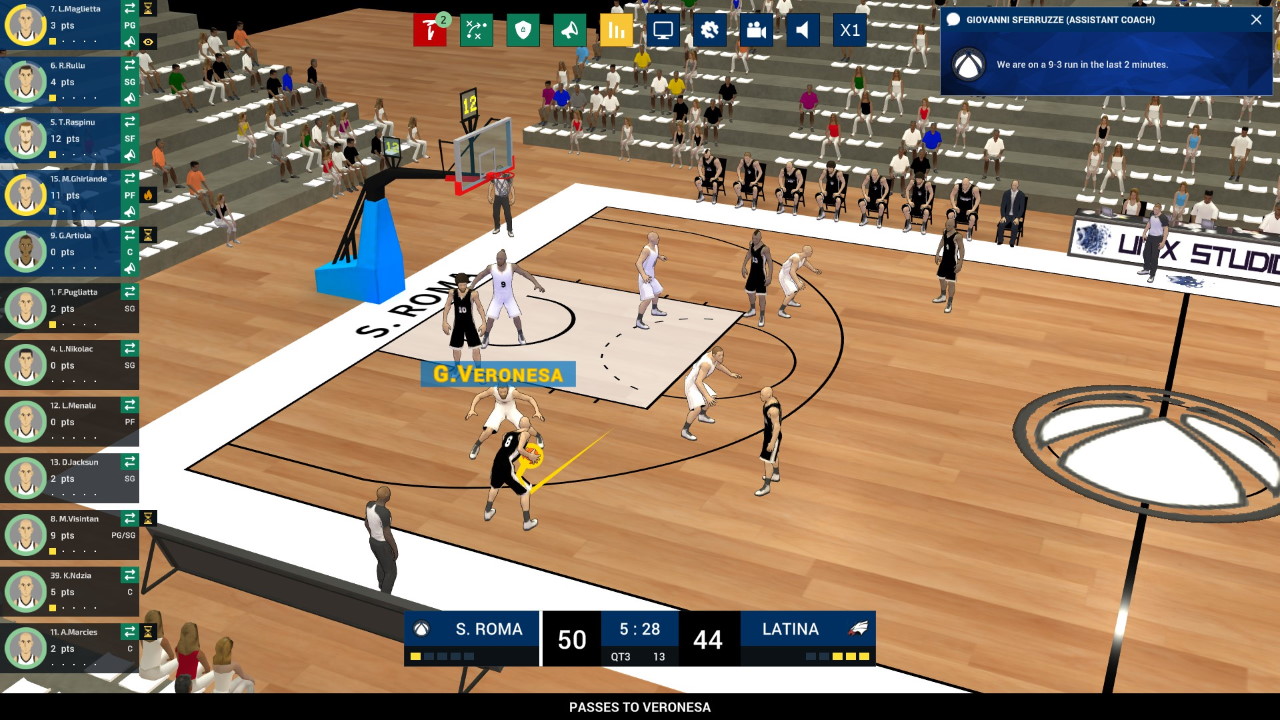
Task: Open the defense shield settings
Action: pyautogui.click(x=522, y=30)
